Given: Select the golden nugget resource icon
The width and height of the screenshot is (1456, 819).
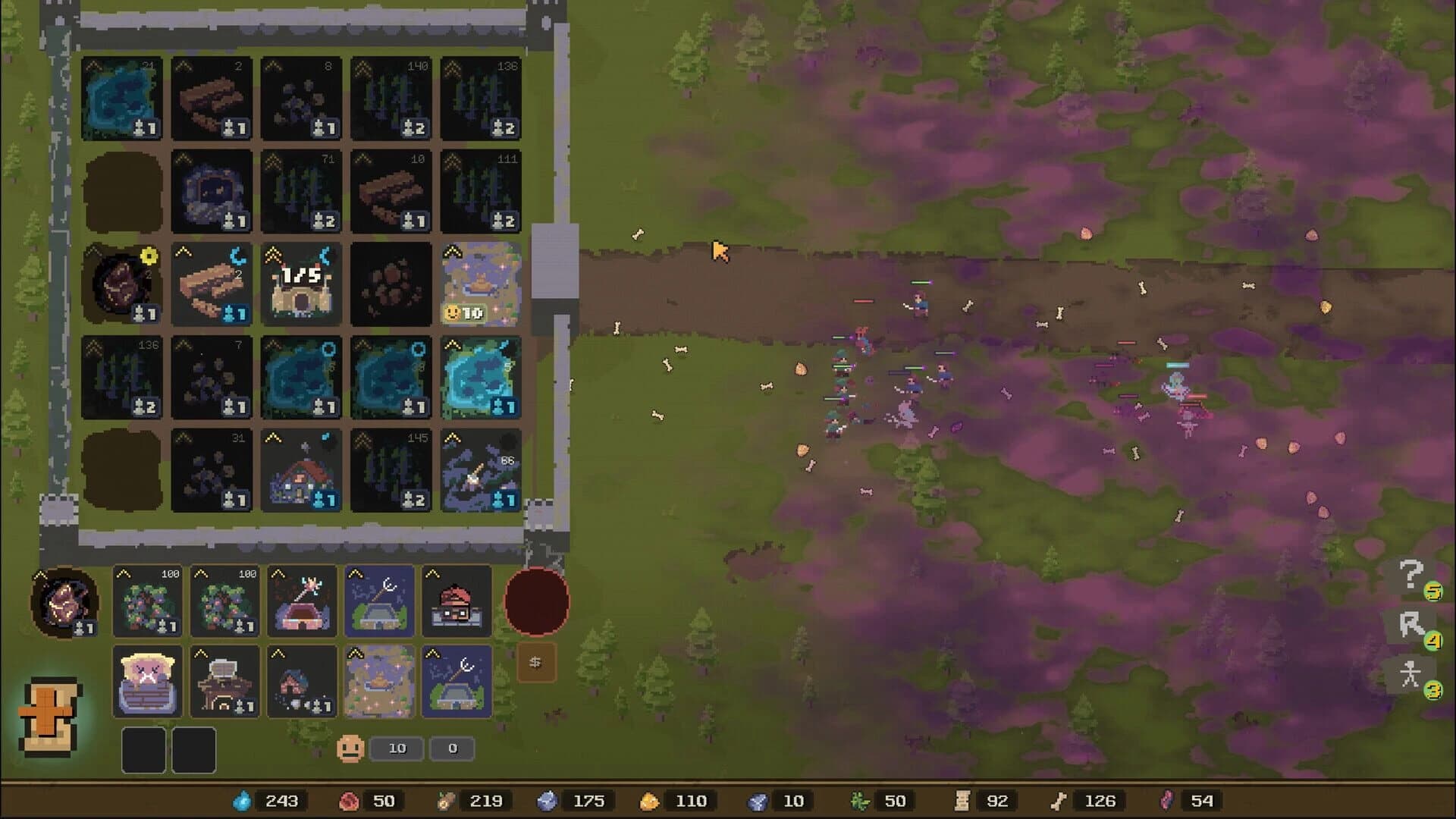Looking at the screenshot, I should [x=651, y=800].
